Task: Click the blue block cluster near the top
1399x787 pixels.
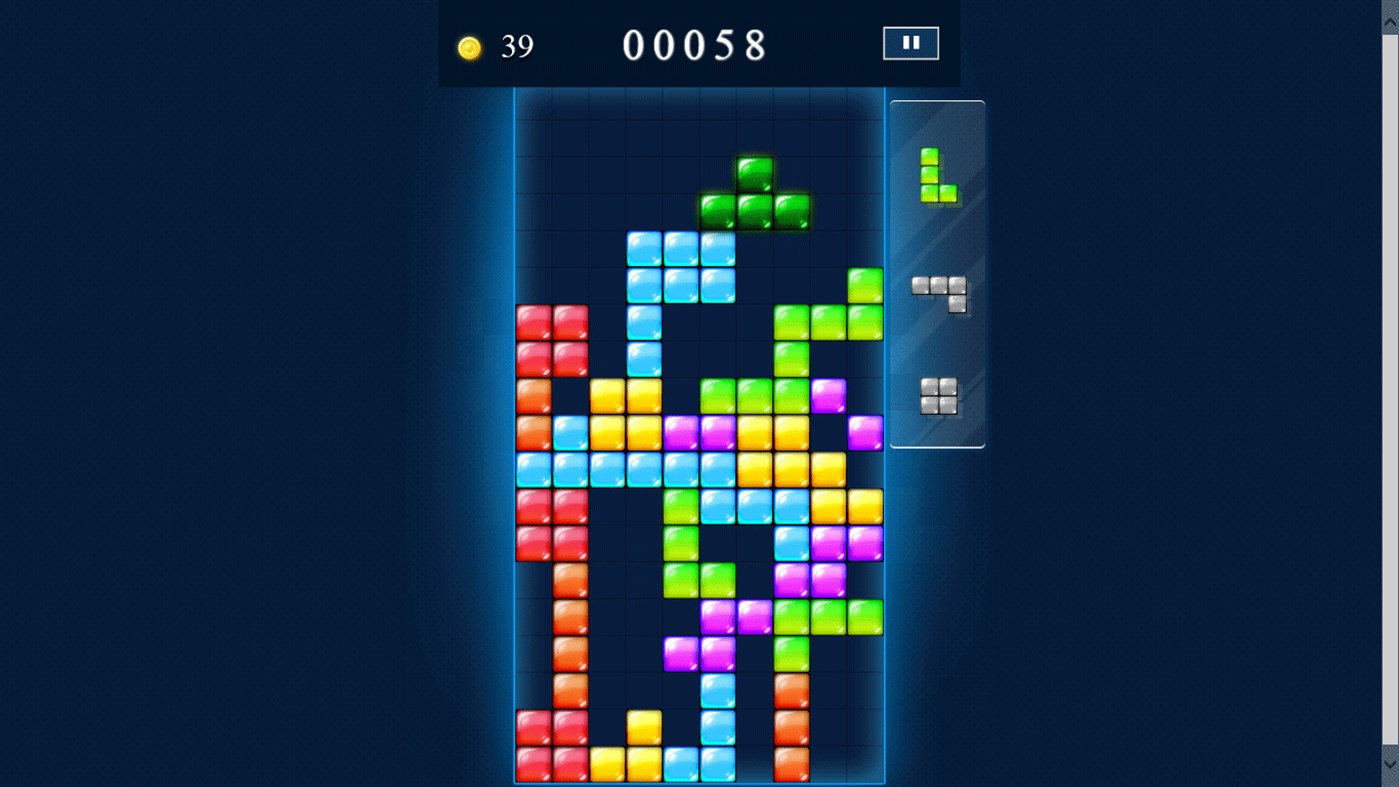Action: point(681,267)
